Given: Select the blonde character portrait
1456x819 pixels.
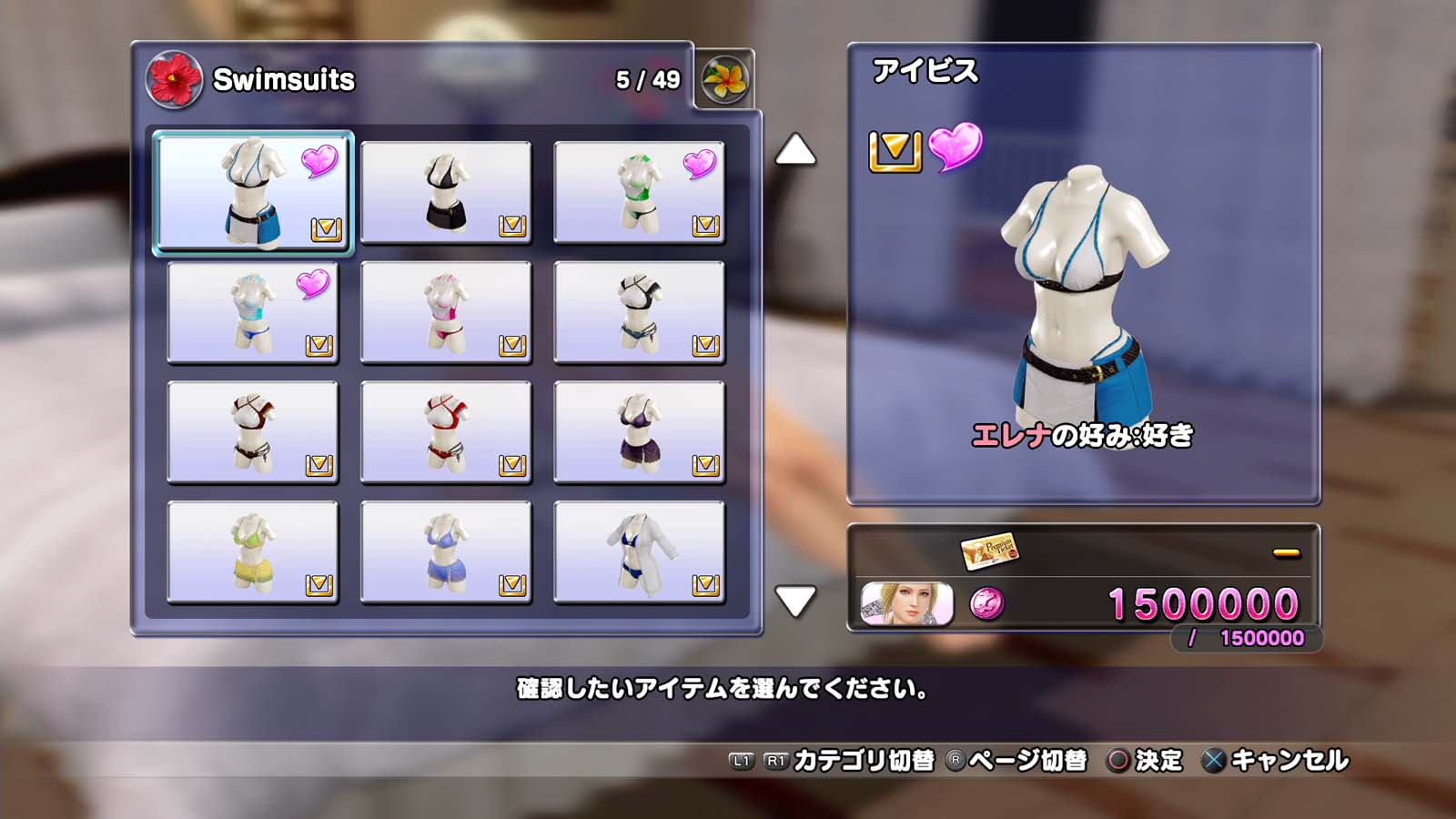Looking at the screenshot, I should click(907, 604).
